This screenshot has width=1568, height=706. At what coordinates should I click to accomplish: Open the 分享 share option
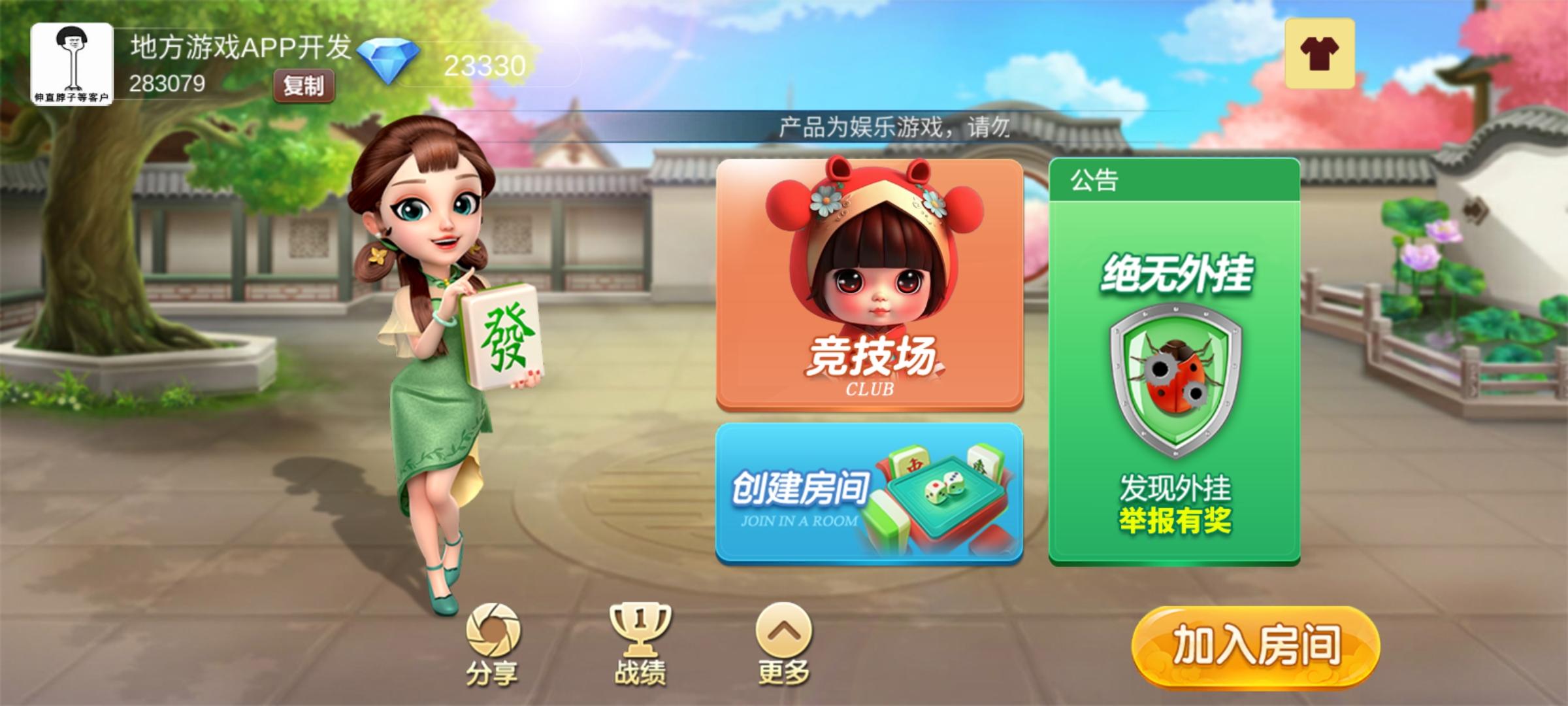493,644
